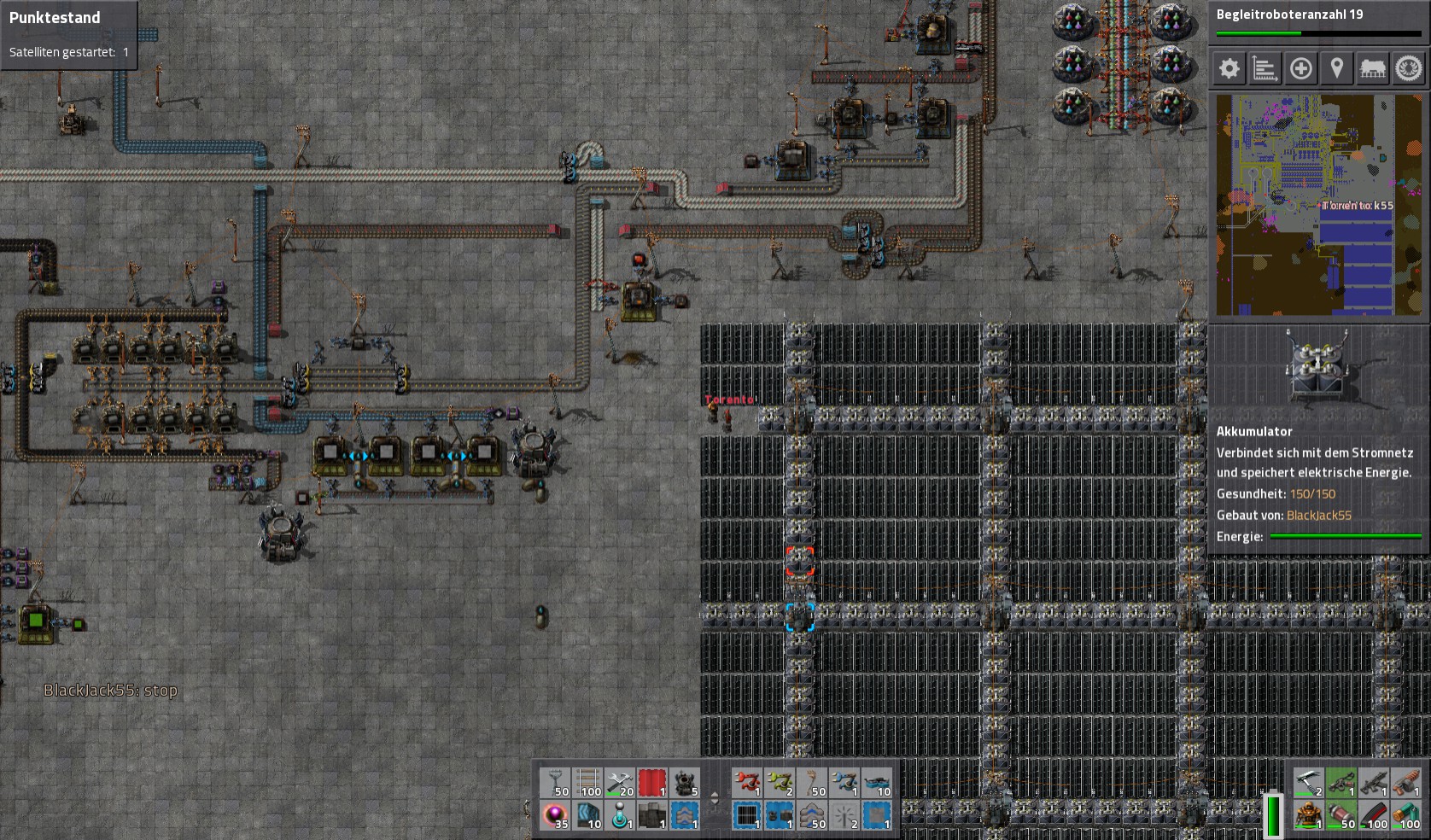Open the gear settings button

[x=1229, y=68]
